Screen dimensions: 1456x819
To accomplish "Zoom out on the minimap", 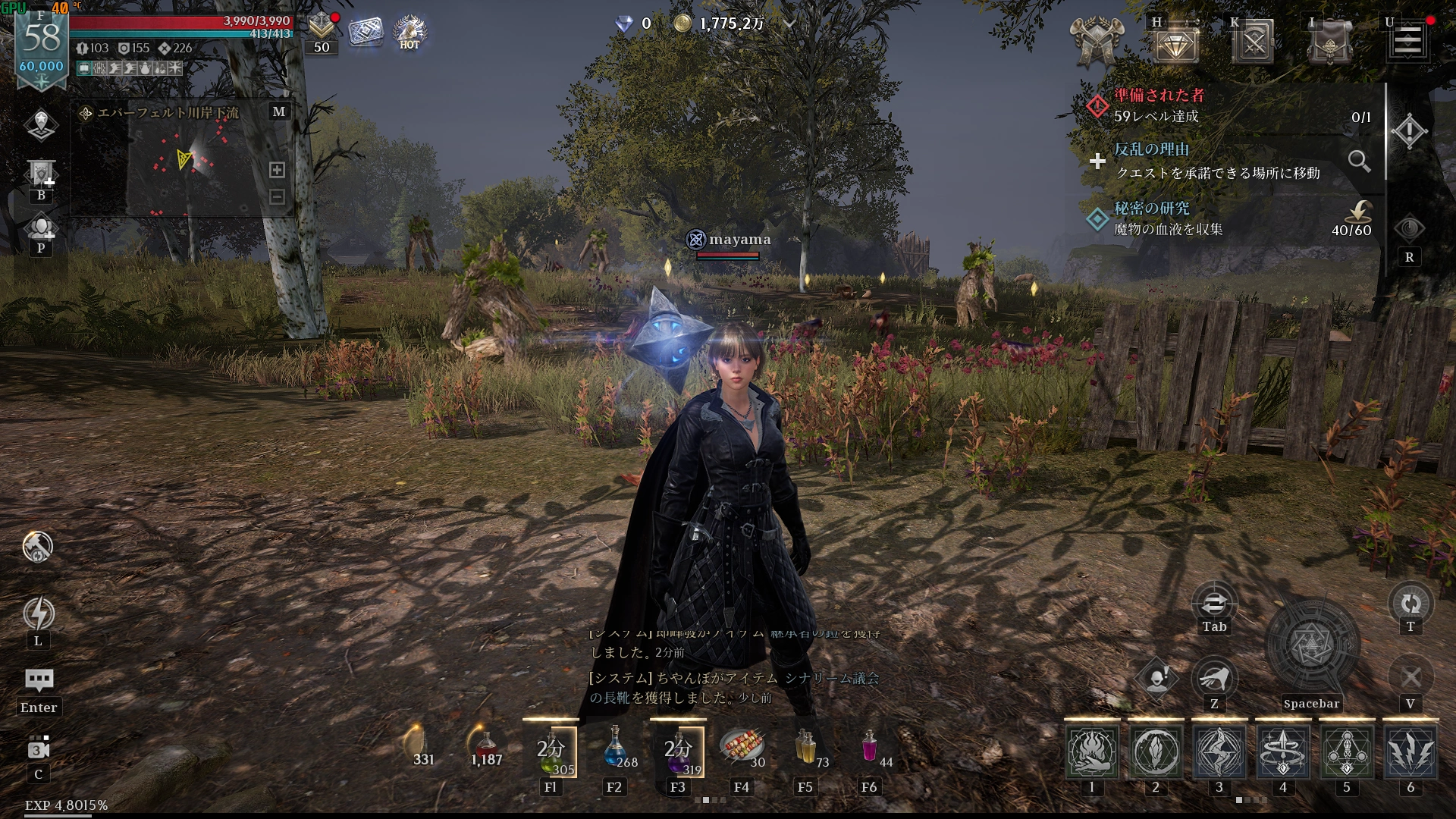I will 278,197.
